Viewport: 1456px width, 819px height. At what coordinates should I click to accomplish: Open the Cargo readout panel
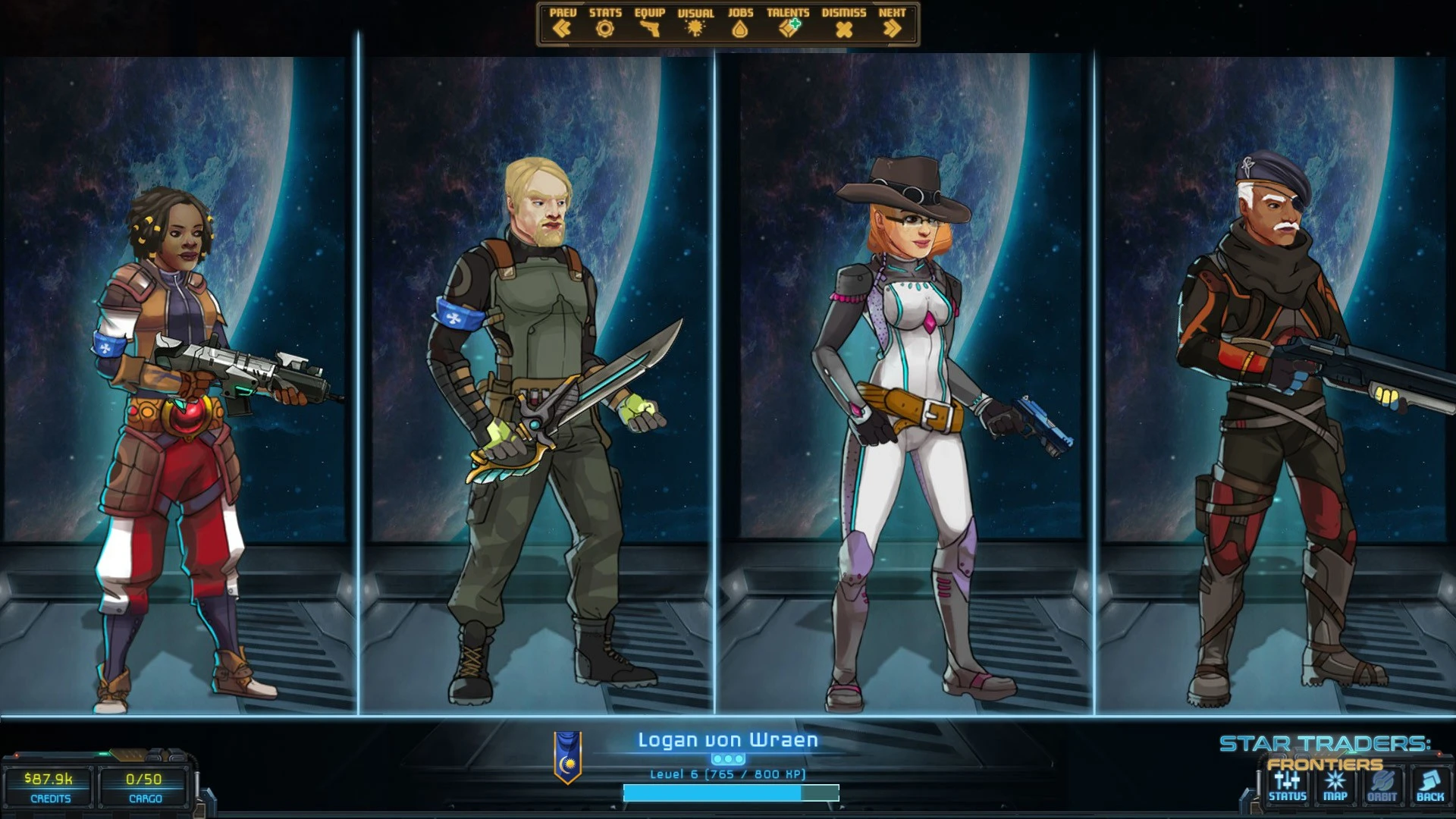coord(144,787)
